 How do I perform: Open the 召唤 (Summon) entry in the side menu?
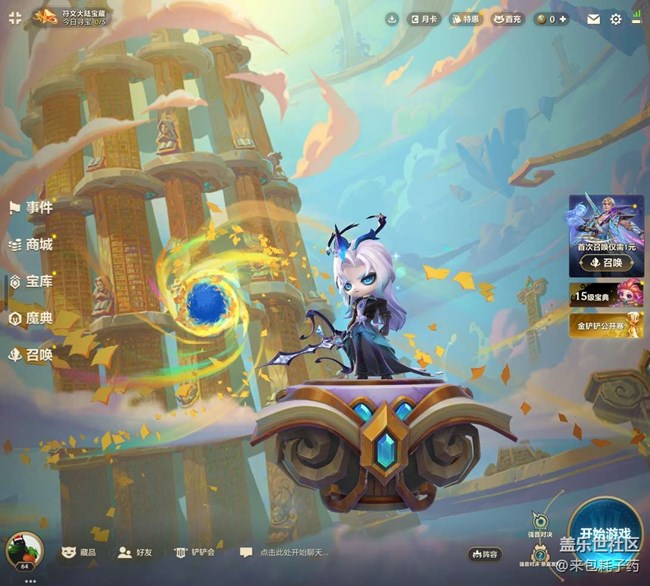tap(31, 354)
